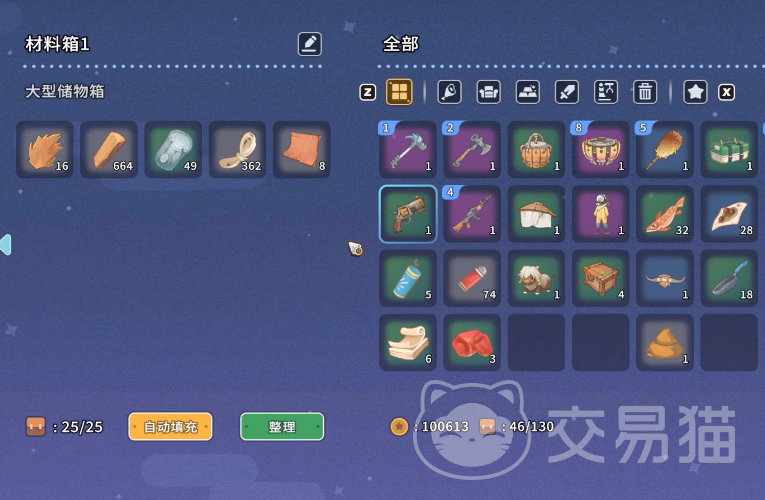This screenshot has height=500, width=765.
Task: Click the 自动填充 auto-fill button
Action: point(170,427)
